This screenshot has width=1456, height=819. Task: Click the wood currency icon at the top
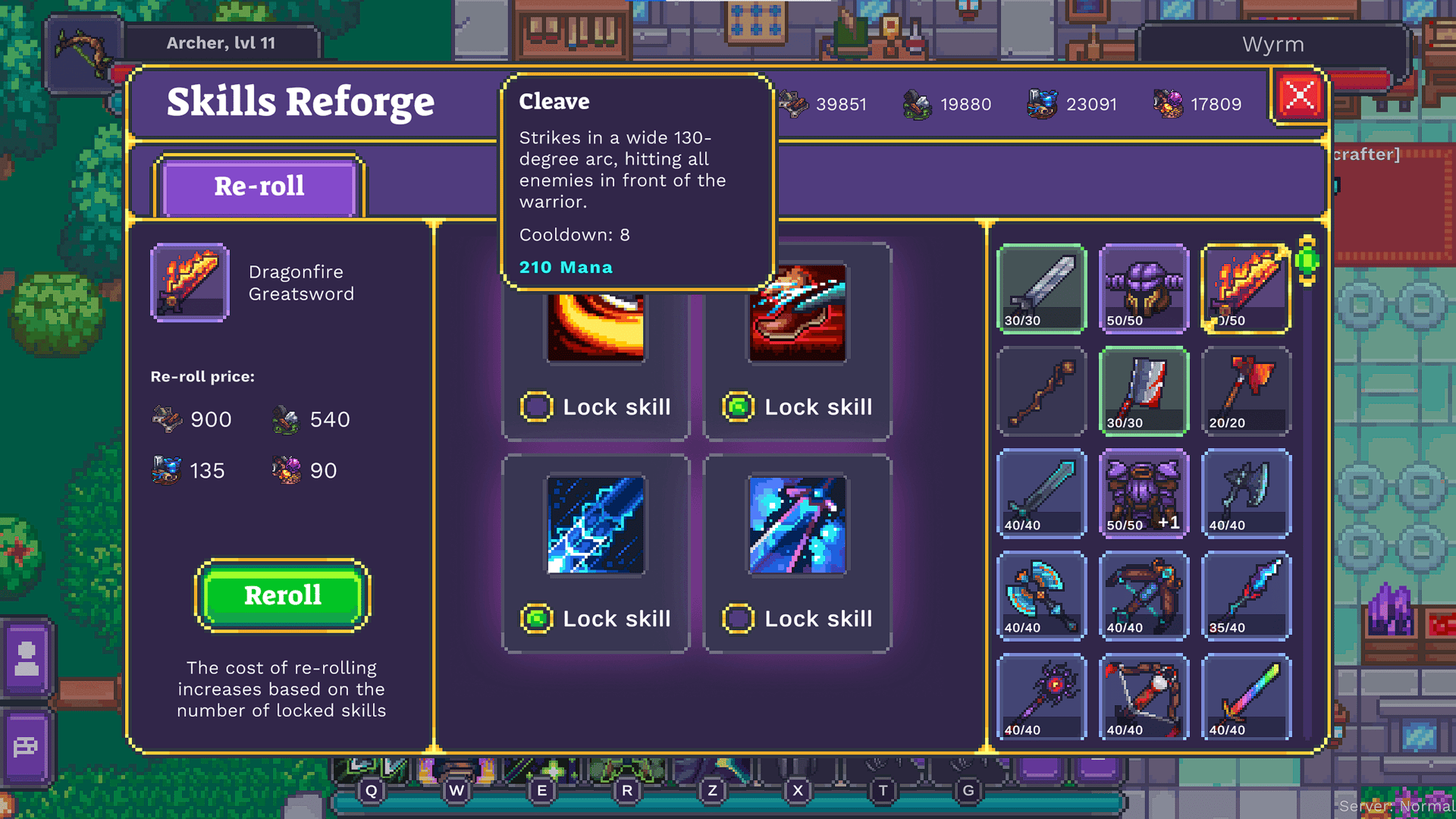tap(792, 102)
